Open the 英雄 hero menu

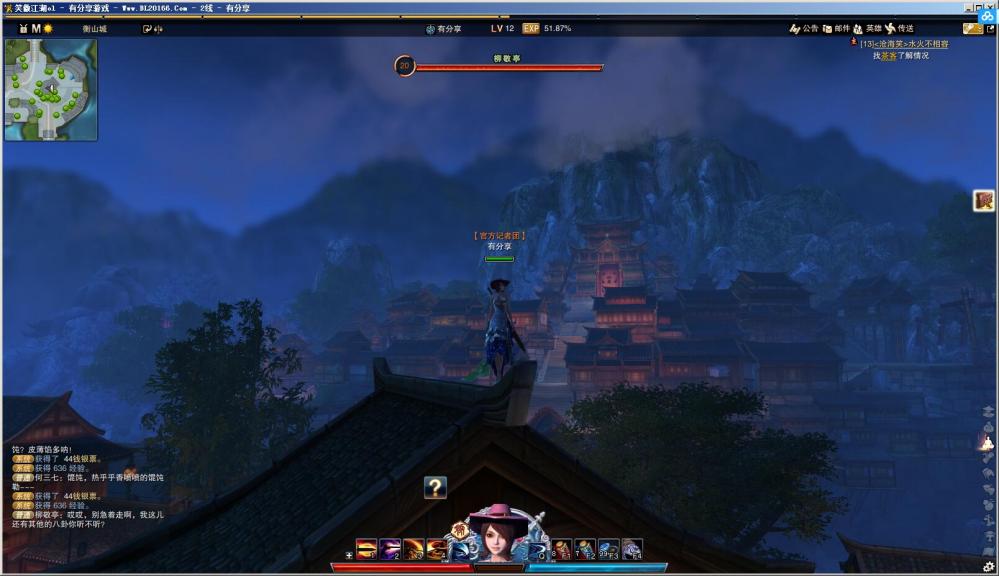(867, 29)
